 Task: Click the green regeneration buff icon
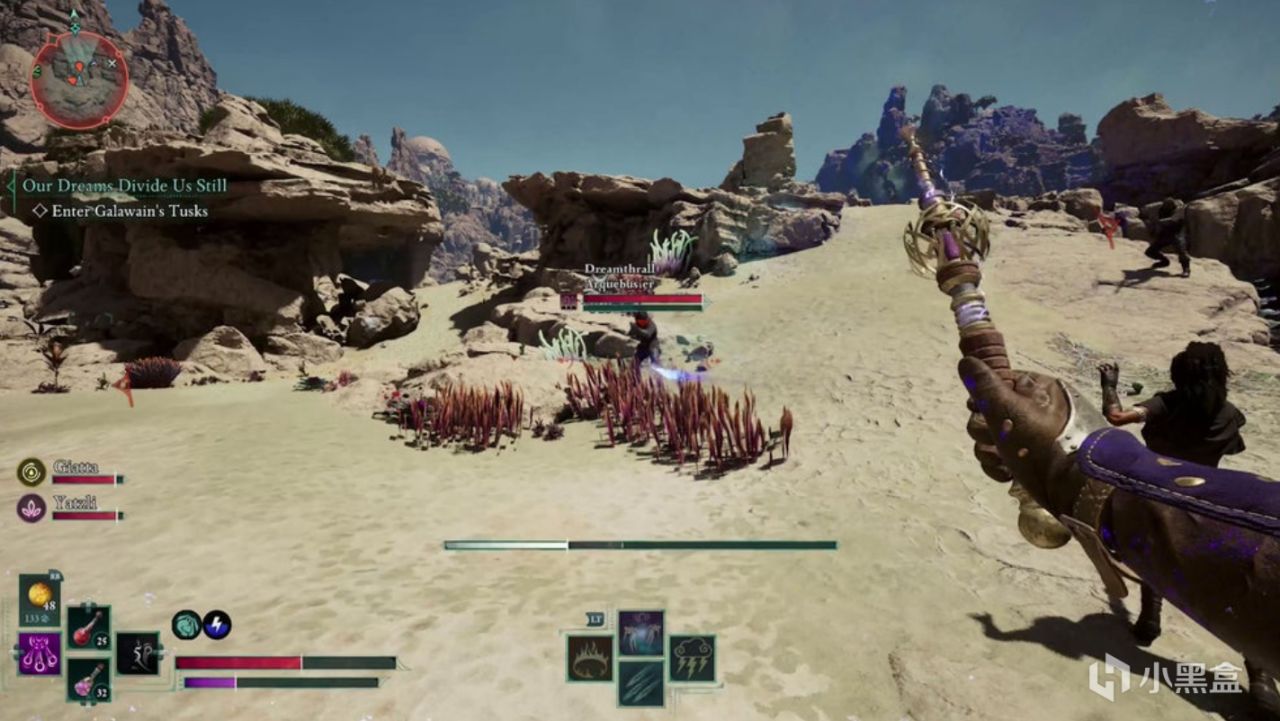188,624
